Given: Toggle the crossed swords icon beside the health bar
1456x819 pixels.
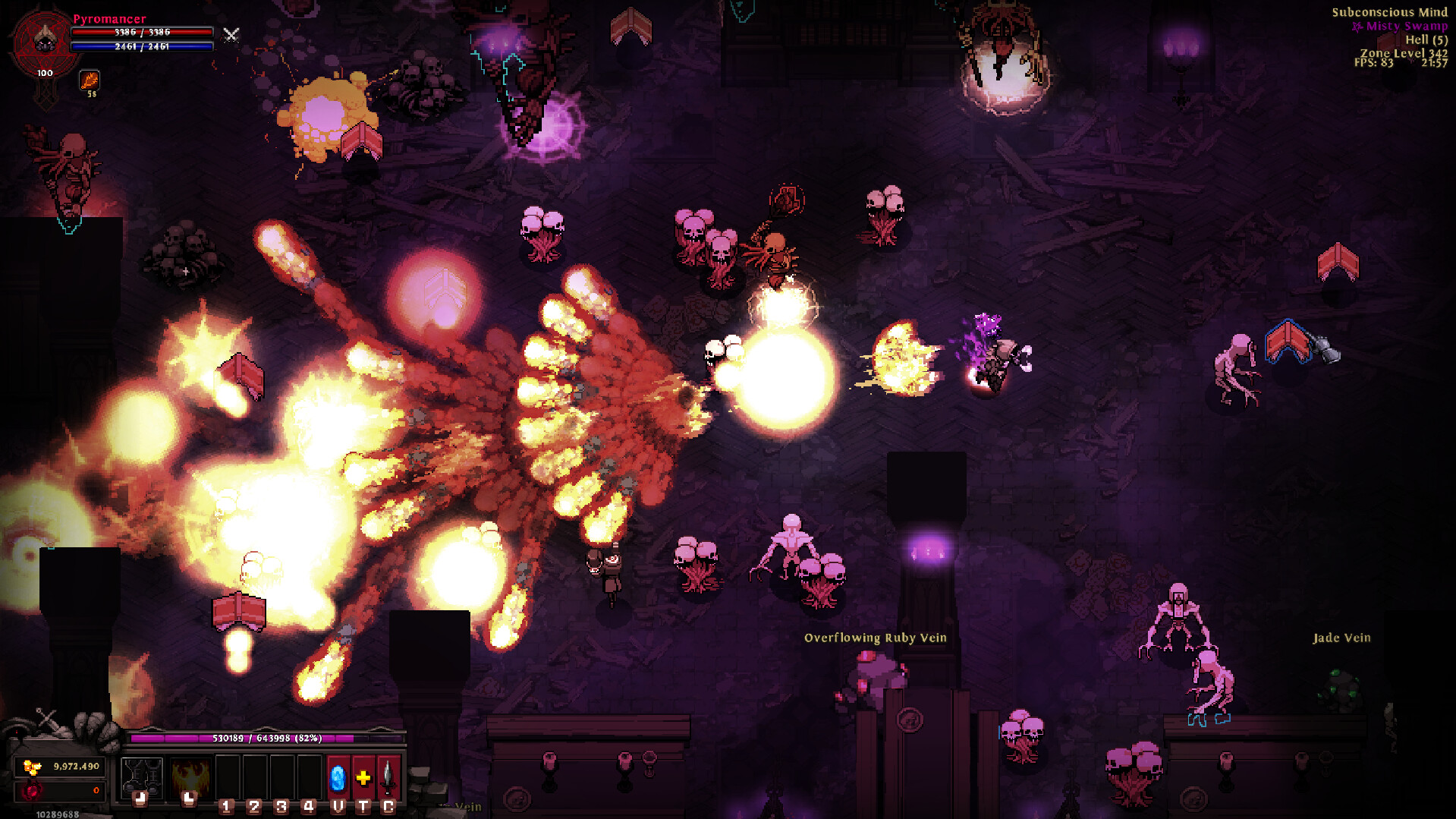Looking at the screenshot, I should [x=231, y=34].
